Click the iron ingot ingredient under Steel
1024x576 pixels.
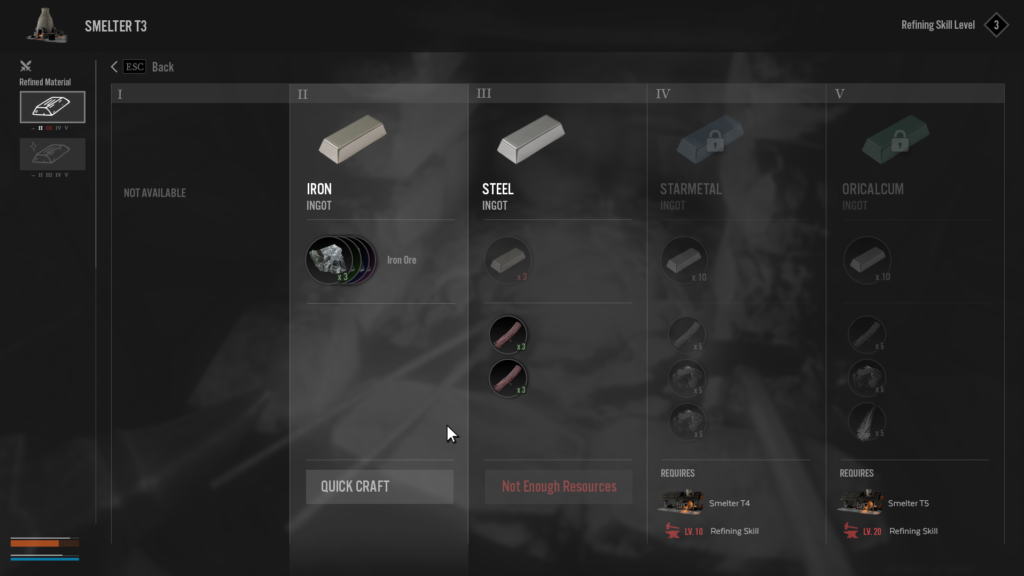tap(508, 260)
